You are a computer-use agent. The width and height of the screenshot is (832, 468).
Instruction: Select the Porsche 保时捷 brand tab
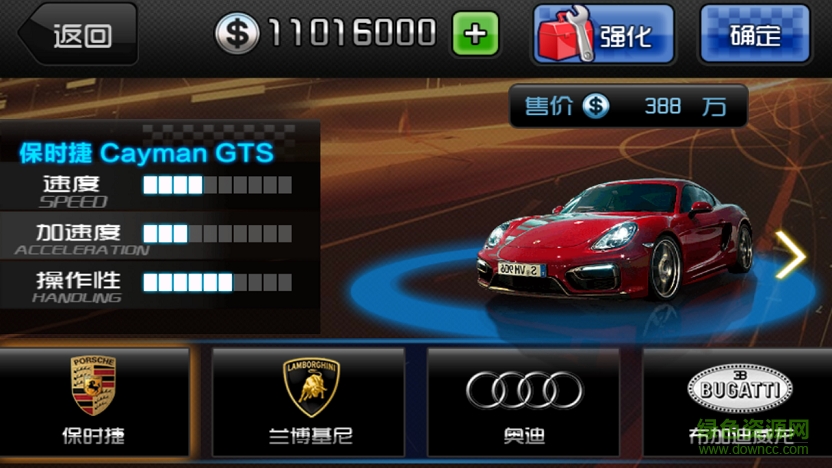click(94, 402)
